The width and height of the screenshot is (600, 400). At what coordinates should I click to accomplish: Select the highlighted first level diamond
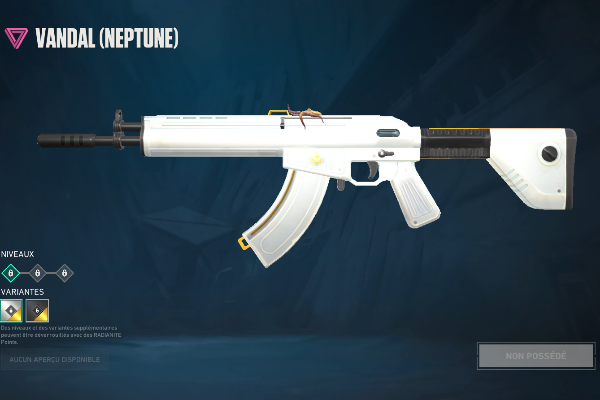click(x=11, y=272)
